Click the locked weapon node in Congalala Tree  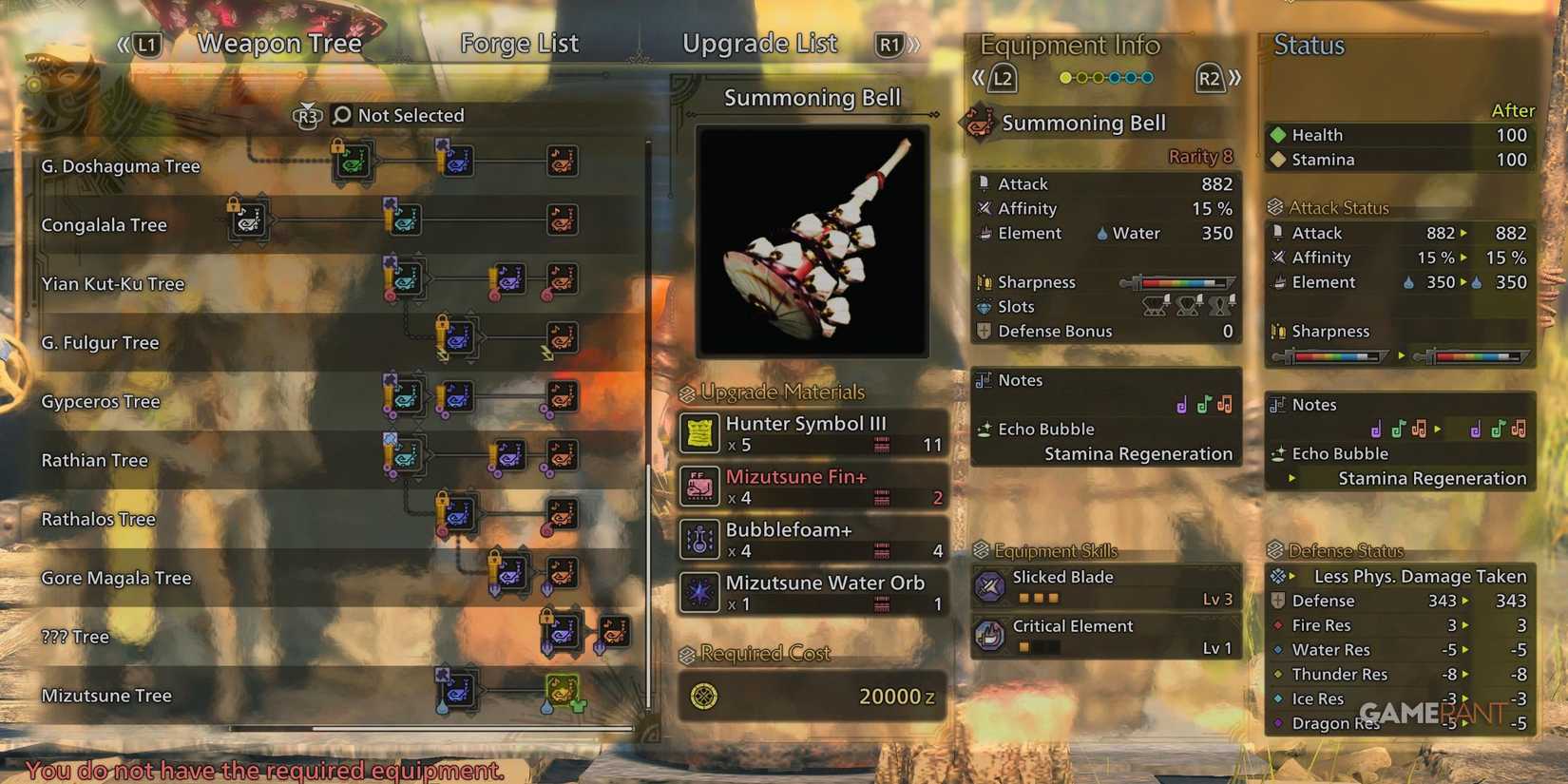[247, 220]
